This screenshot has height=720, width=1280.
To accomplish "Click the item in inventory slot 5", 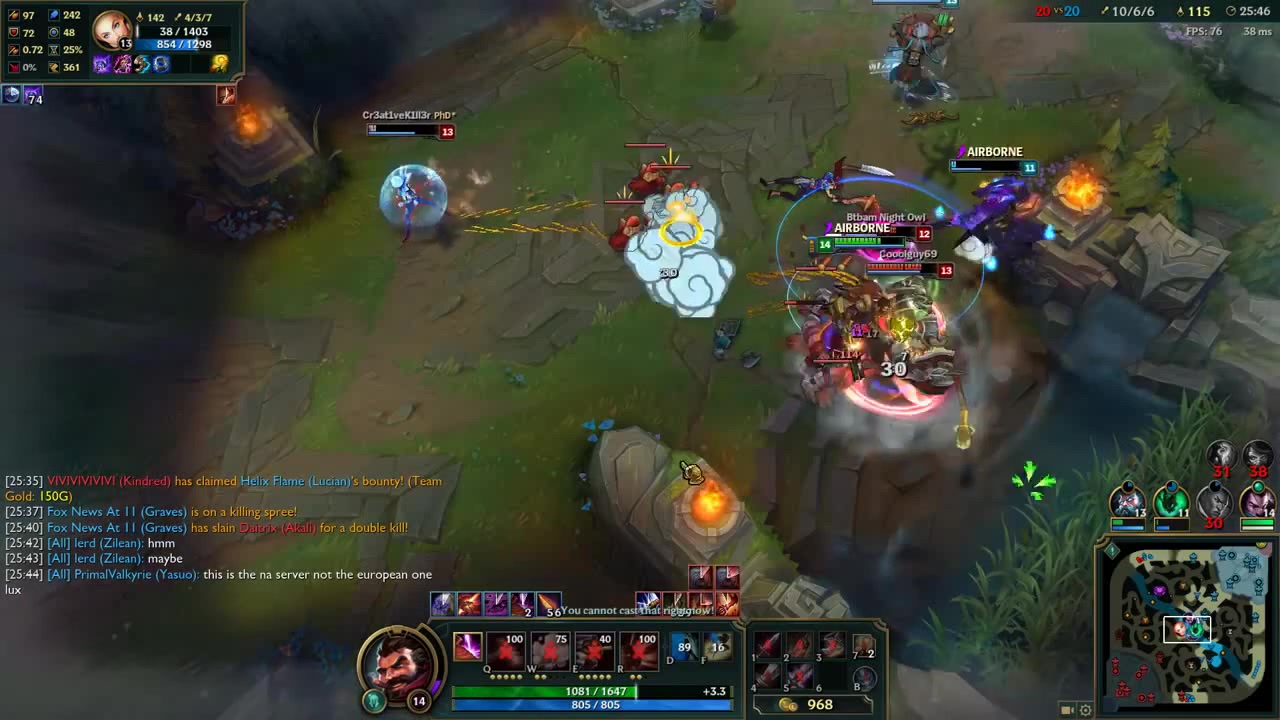I will coord(802,676).
